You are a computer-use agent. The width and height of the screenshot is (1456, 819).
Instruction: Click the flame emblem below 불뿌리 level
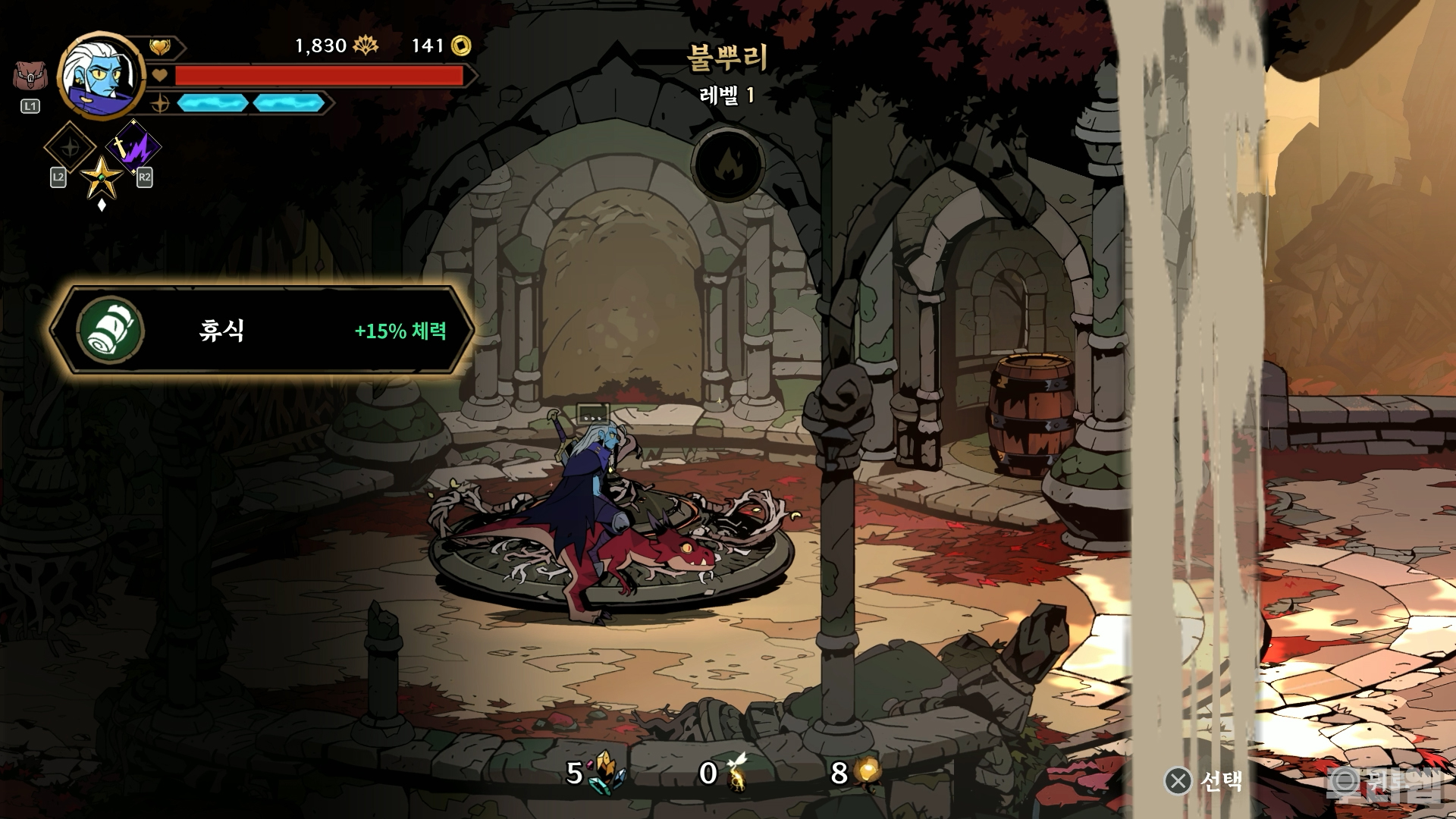point(727,163)
